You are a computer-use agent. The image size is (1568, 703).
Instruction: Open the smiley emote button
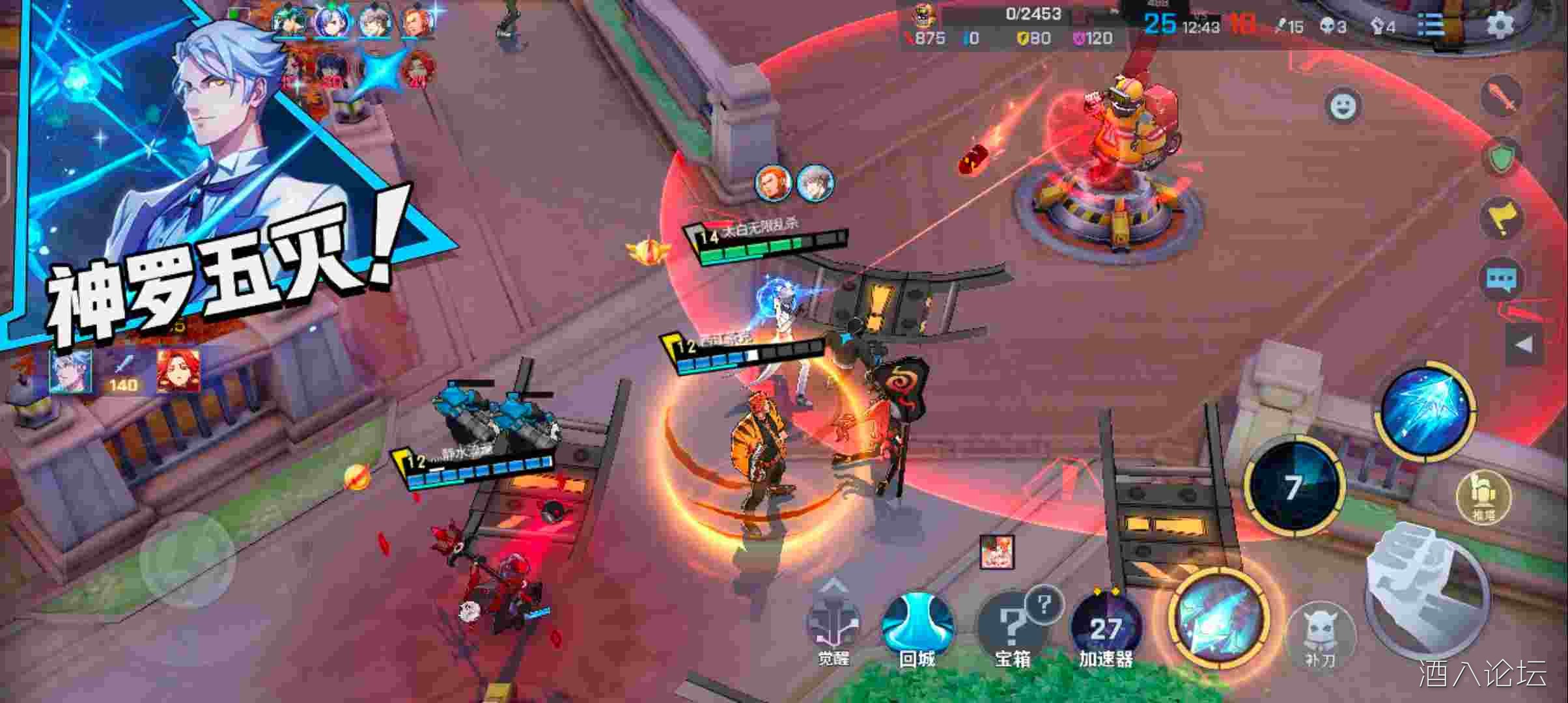pyautogui.click(x=1343, y=105)
